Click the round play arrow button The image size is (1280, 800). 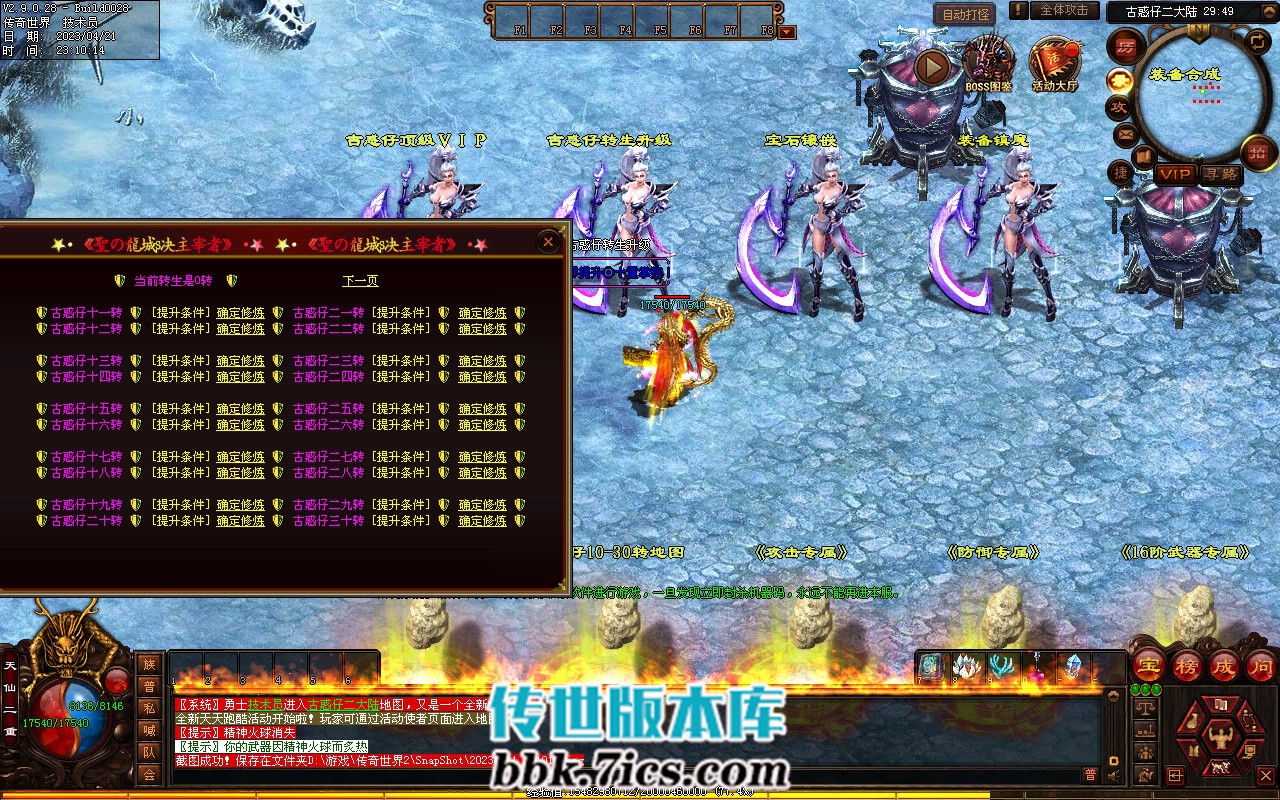click(932, 67)
